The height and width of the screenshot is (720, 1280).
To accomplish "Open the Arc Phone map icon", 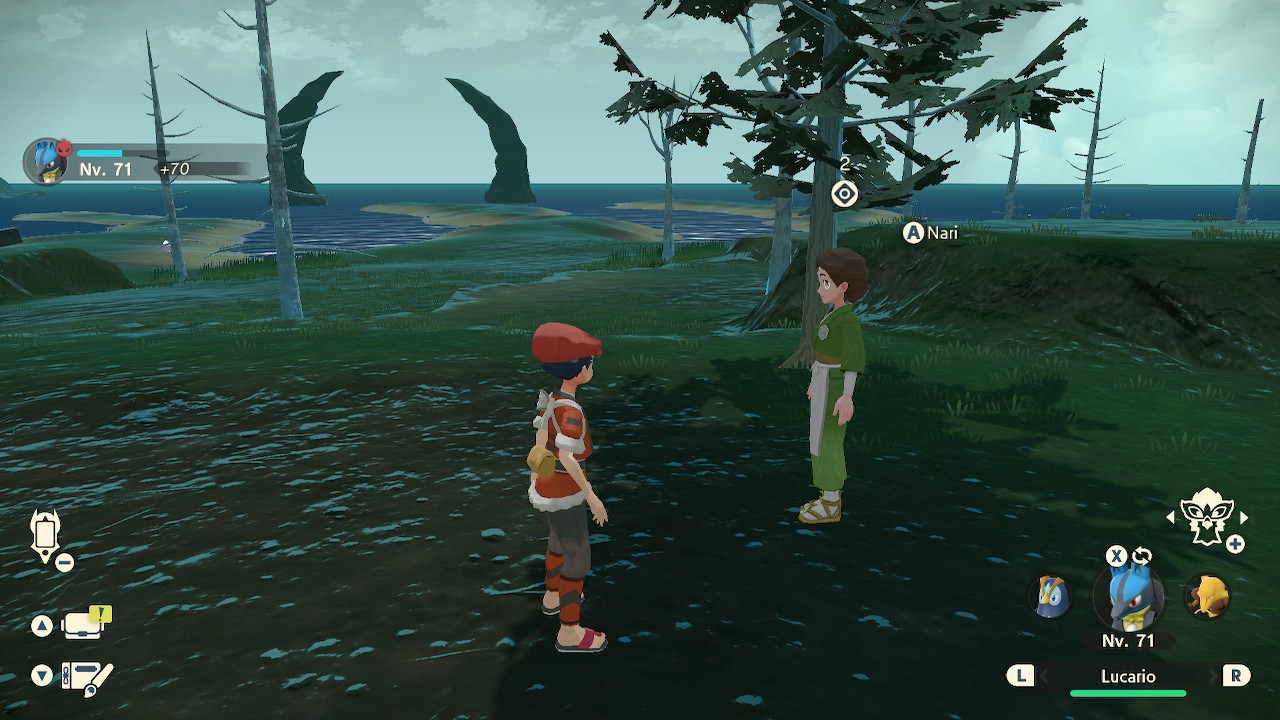I will 46,533.
